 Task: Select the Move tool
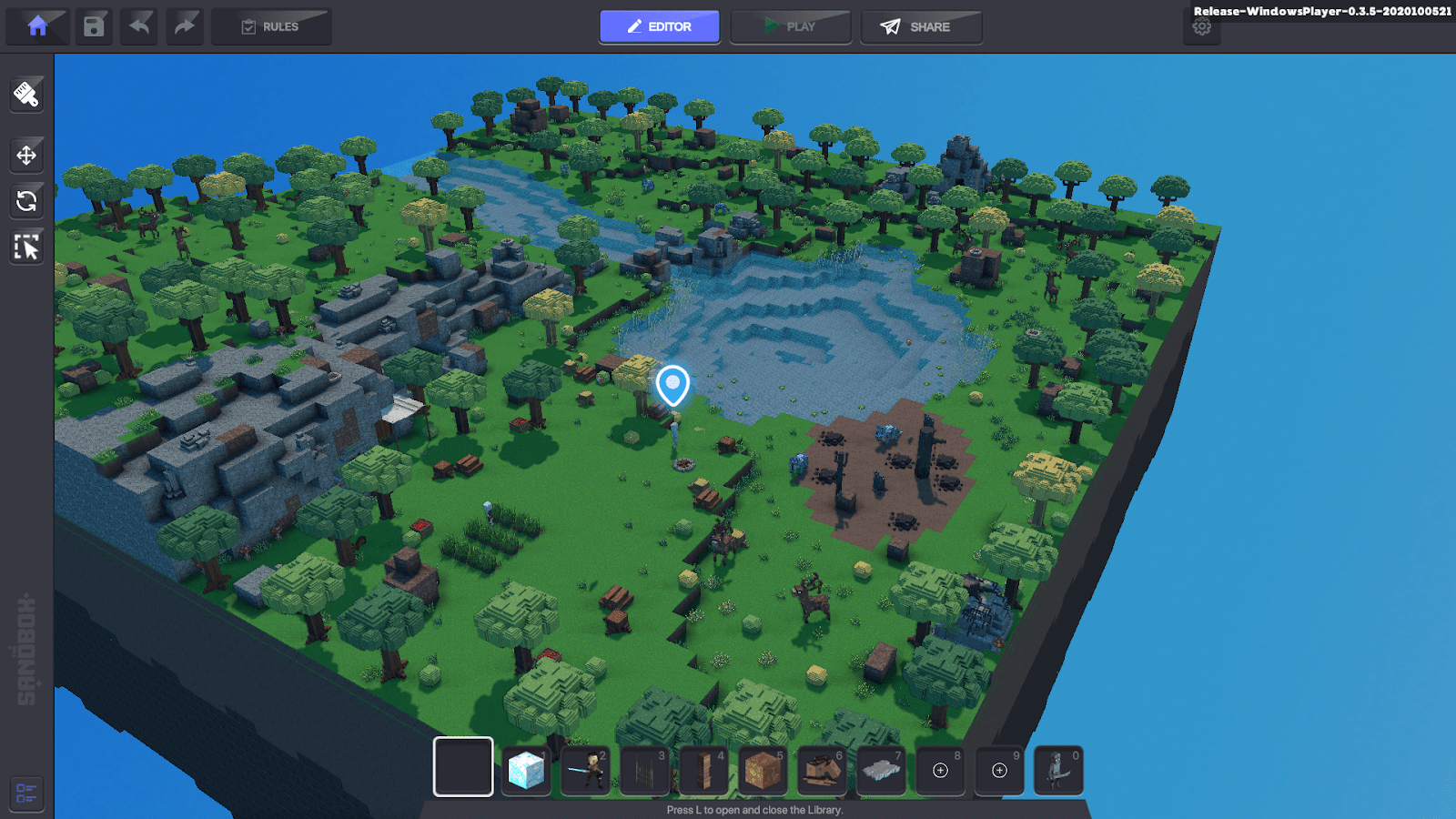[26, 155]
